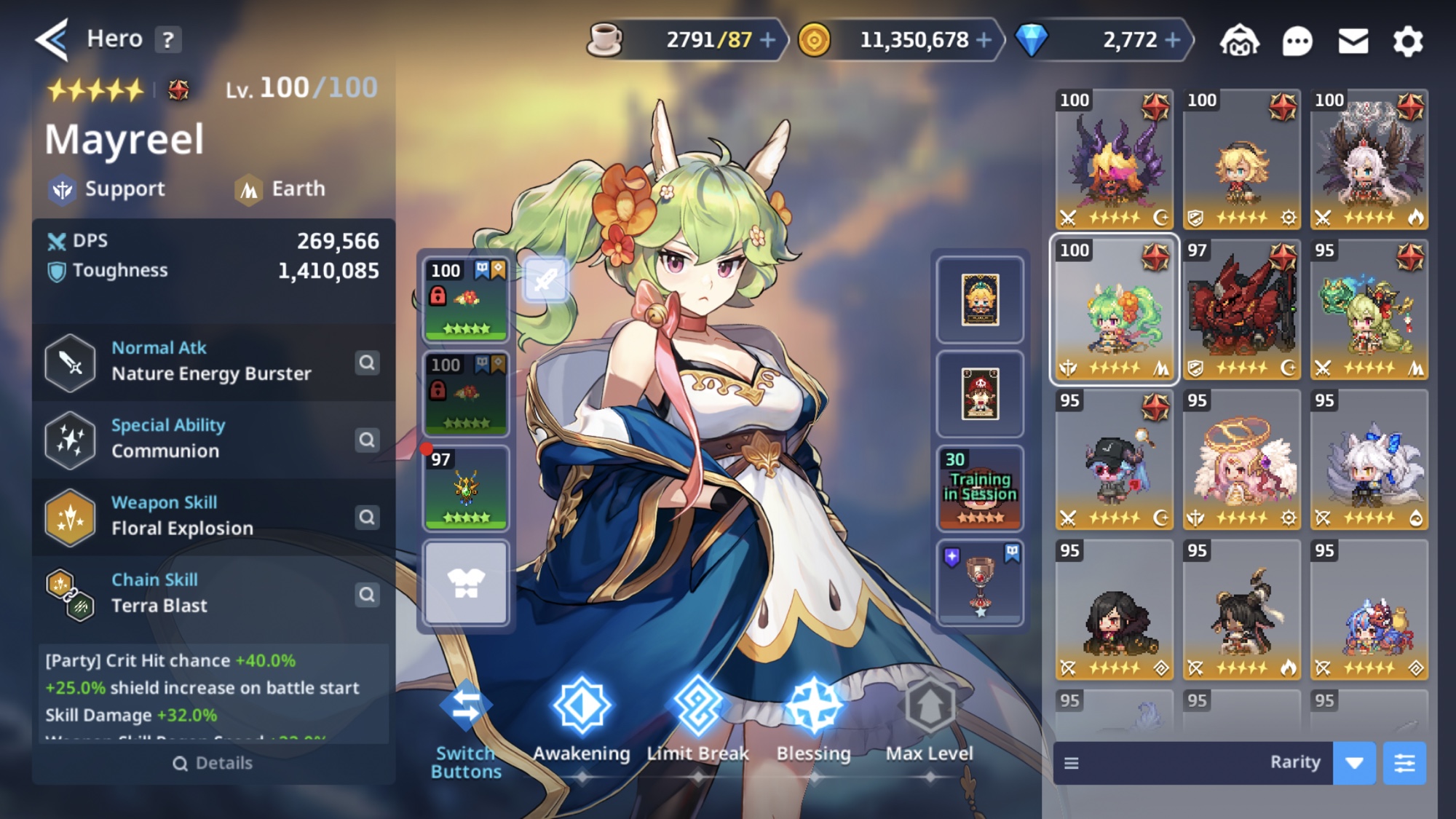Inspect the Floral Explosion weapon skill

point(367,517)
